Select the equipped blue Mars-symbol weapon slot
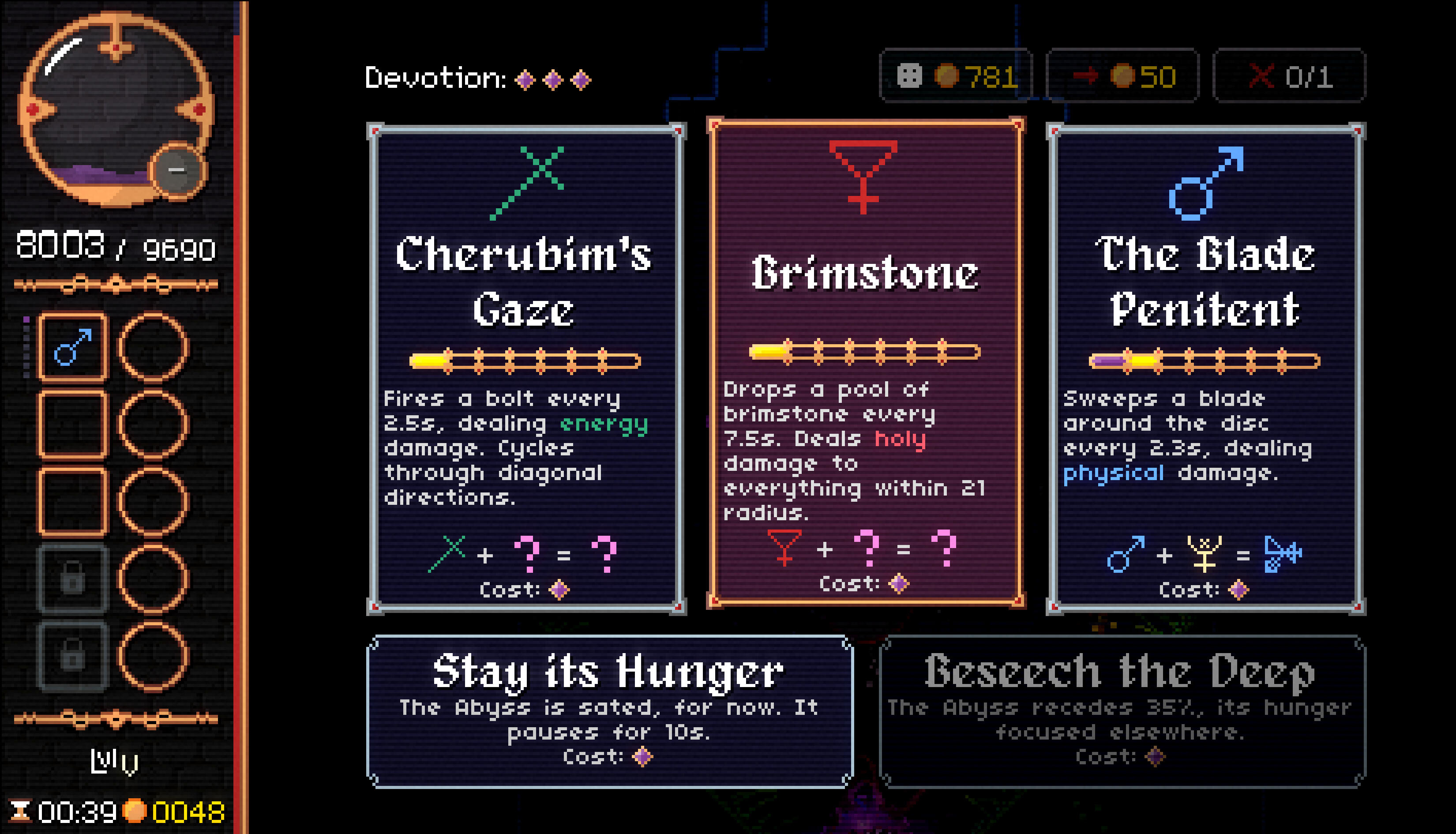The height and width of the screenshot is (834, 1456). (x=73, y=347)
